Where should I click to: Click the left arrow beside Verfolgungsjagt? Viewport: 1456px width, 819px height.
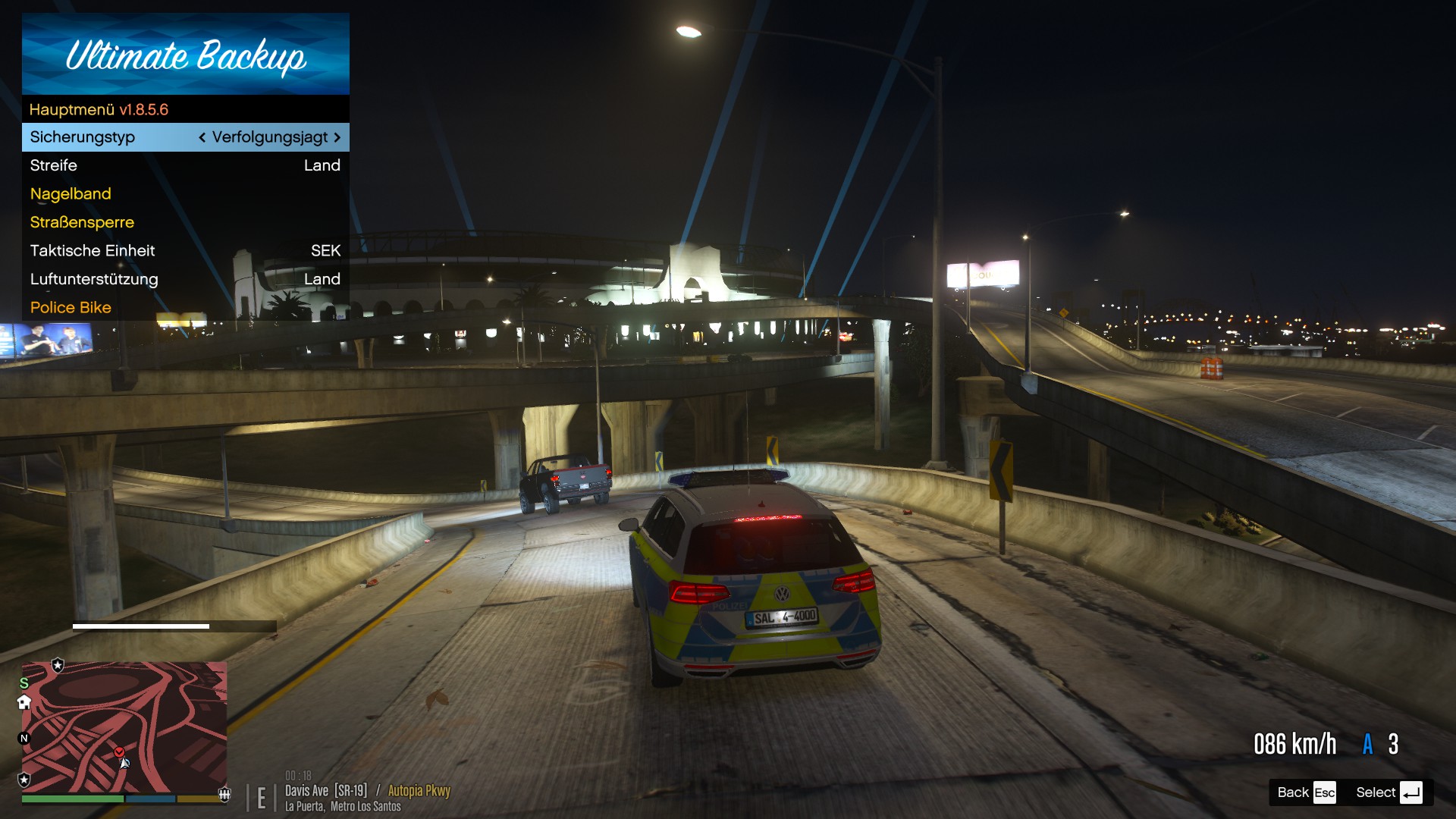coord(202,137)
